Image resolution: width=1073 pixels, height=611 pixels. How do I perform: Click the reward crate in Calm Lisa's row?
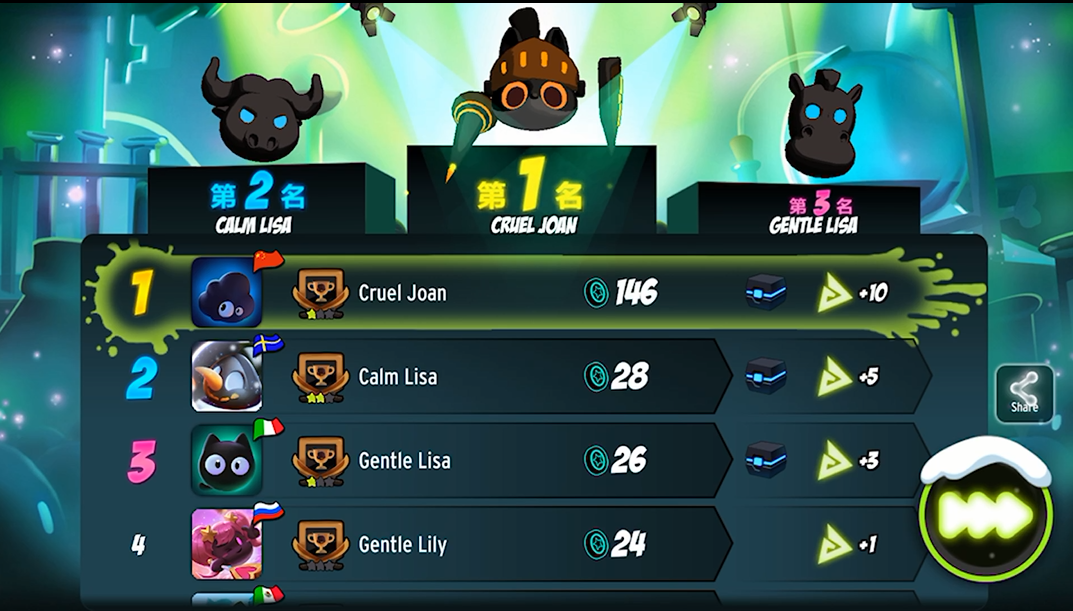point(766,376)
